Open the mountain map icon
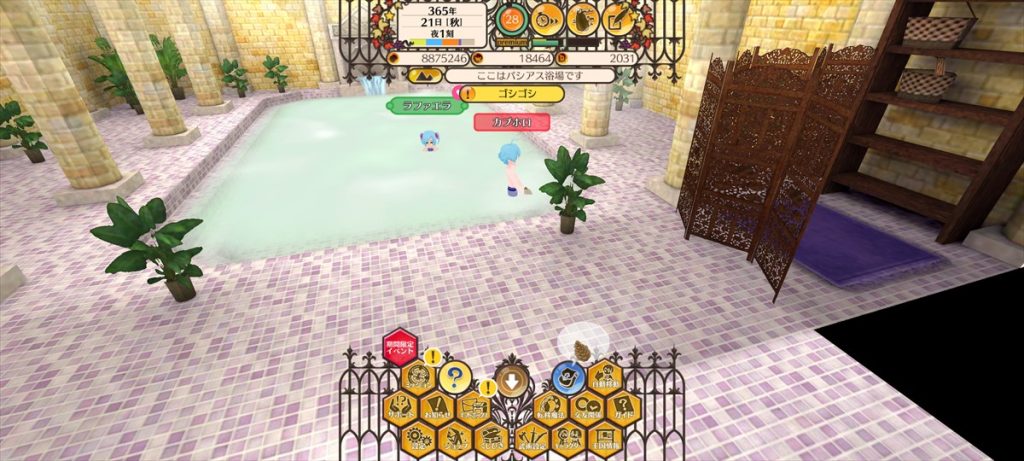This screenshot has height=461, width=1024. tap(424, 75)
